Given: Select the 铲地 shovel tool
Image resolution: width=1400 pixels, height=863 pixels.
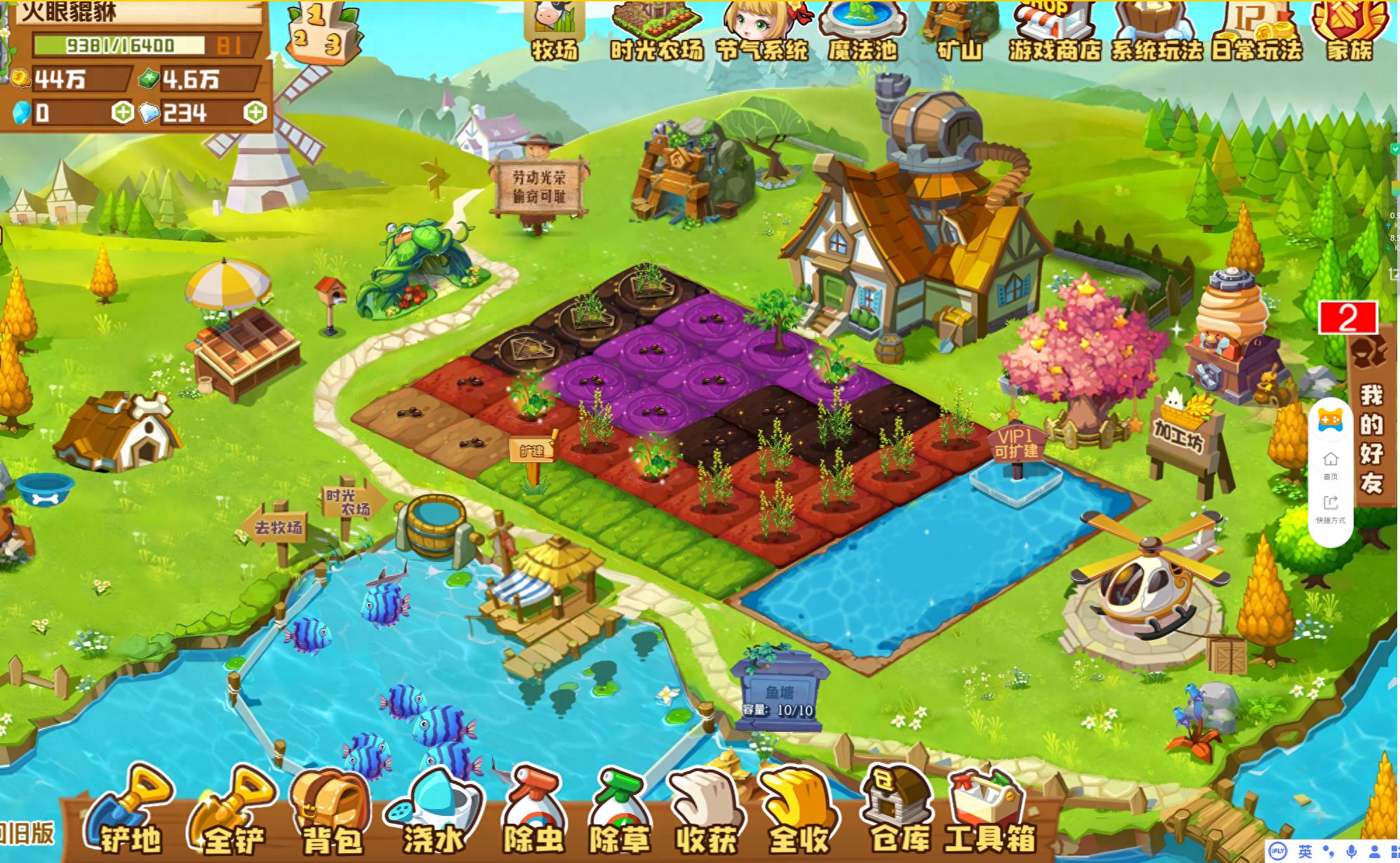Looking at the screenshot, I should tap(131, 814).
